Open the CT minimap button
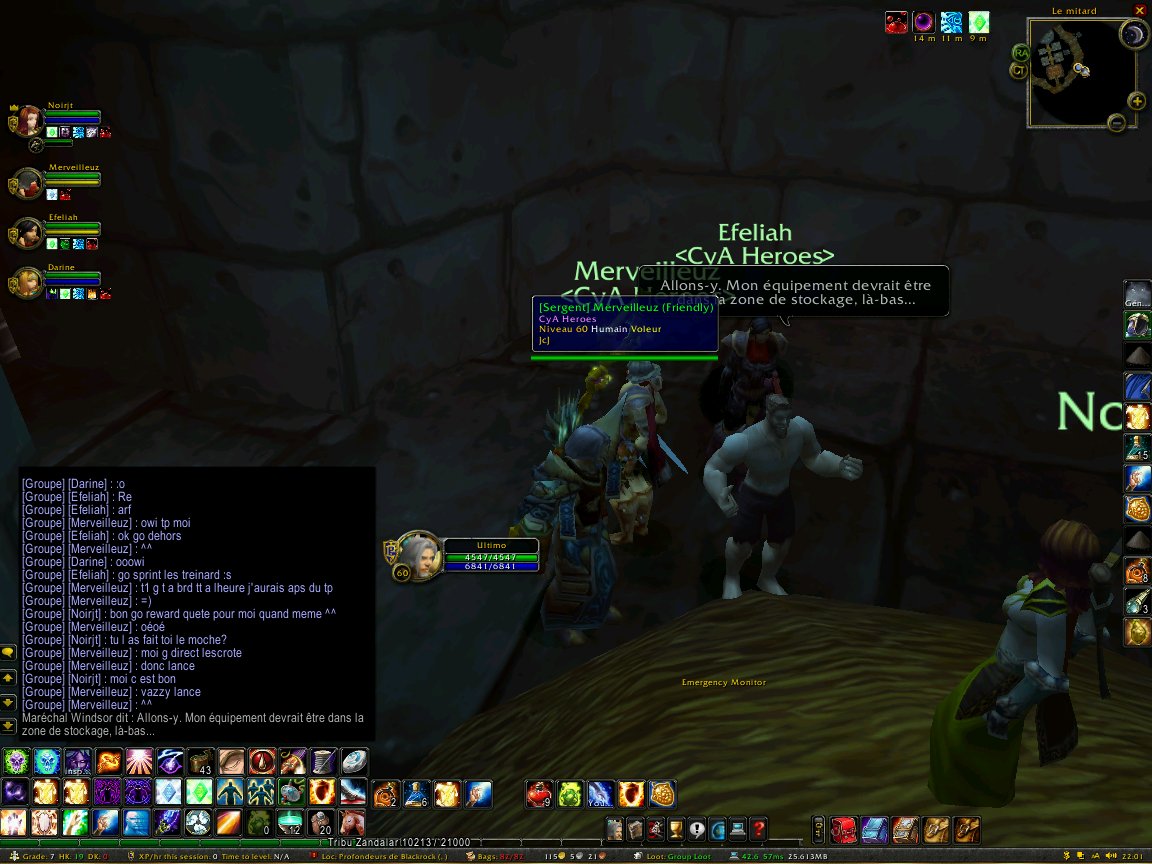Viewport: 1152px width, 864px height. [x=1016, y=70]
